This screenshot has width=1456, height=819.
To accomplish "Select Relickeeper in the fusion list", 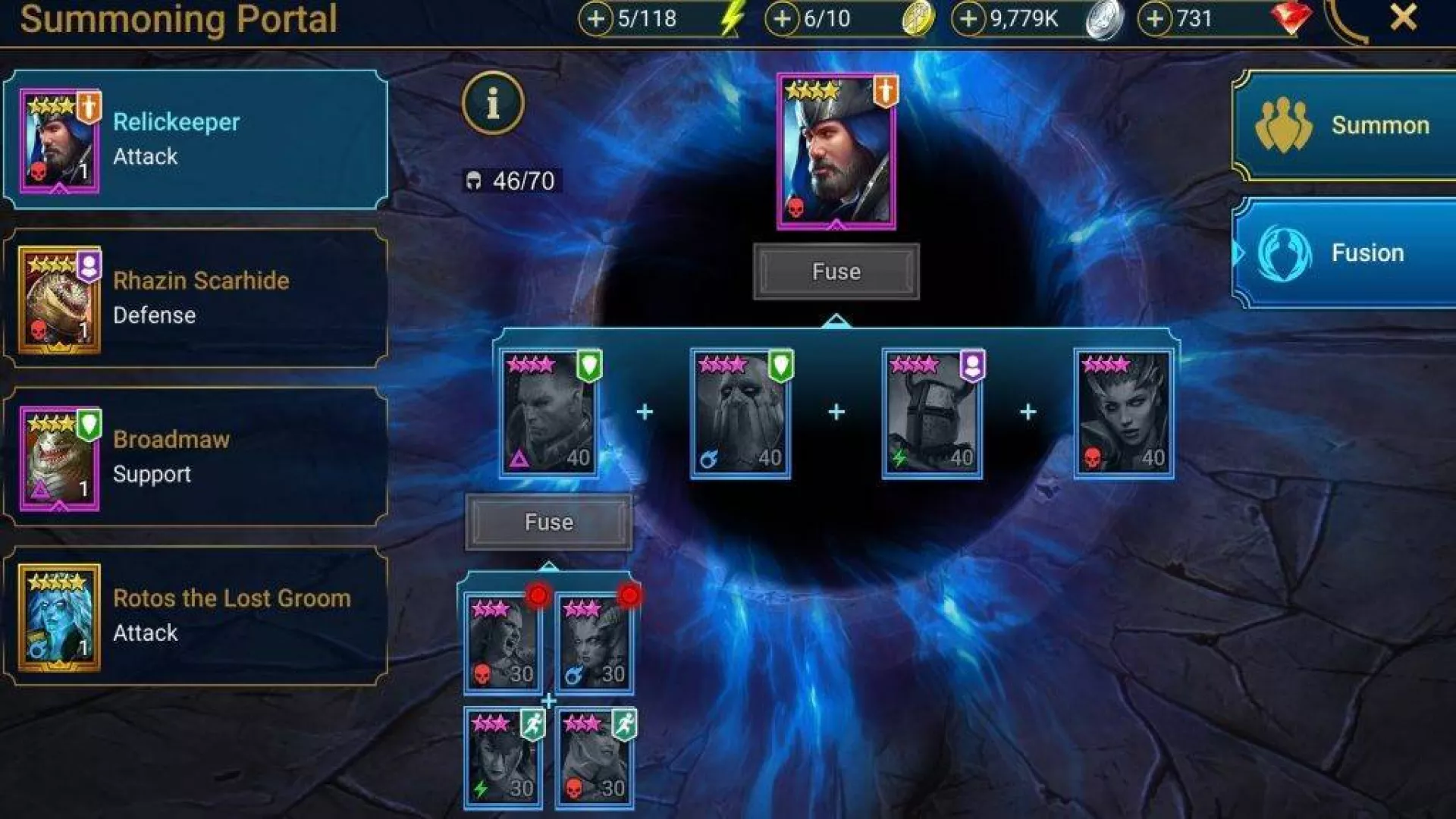I will [x=196, y=140].
